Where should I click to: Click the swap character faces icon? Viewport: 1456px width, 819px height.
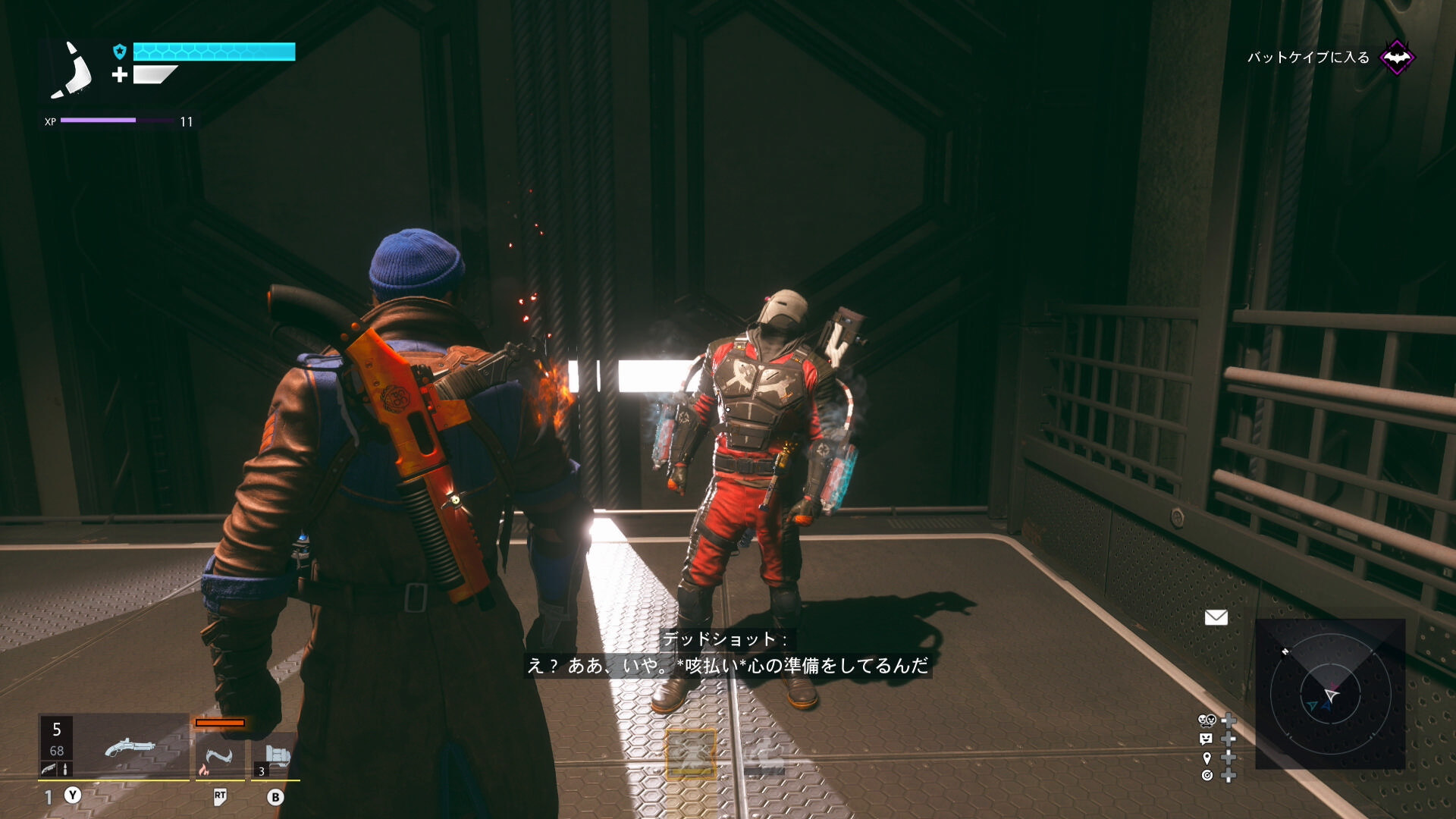tap(1207, 720)
